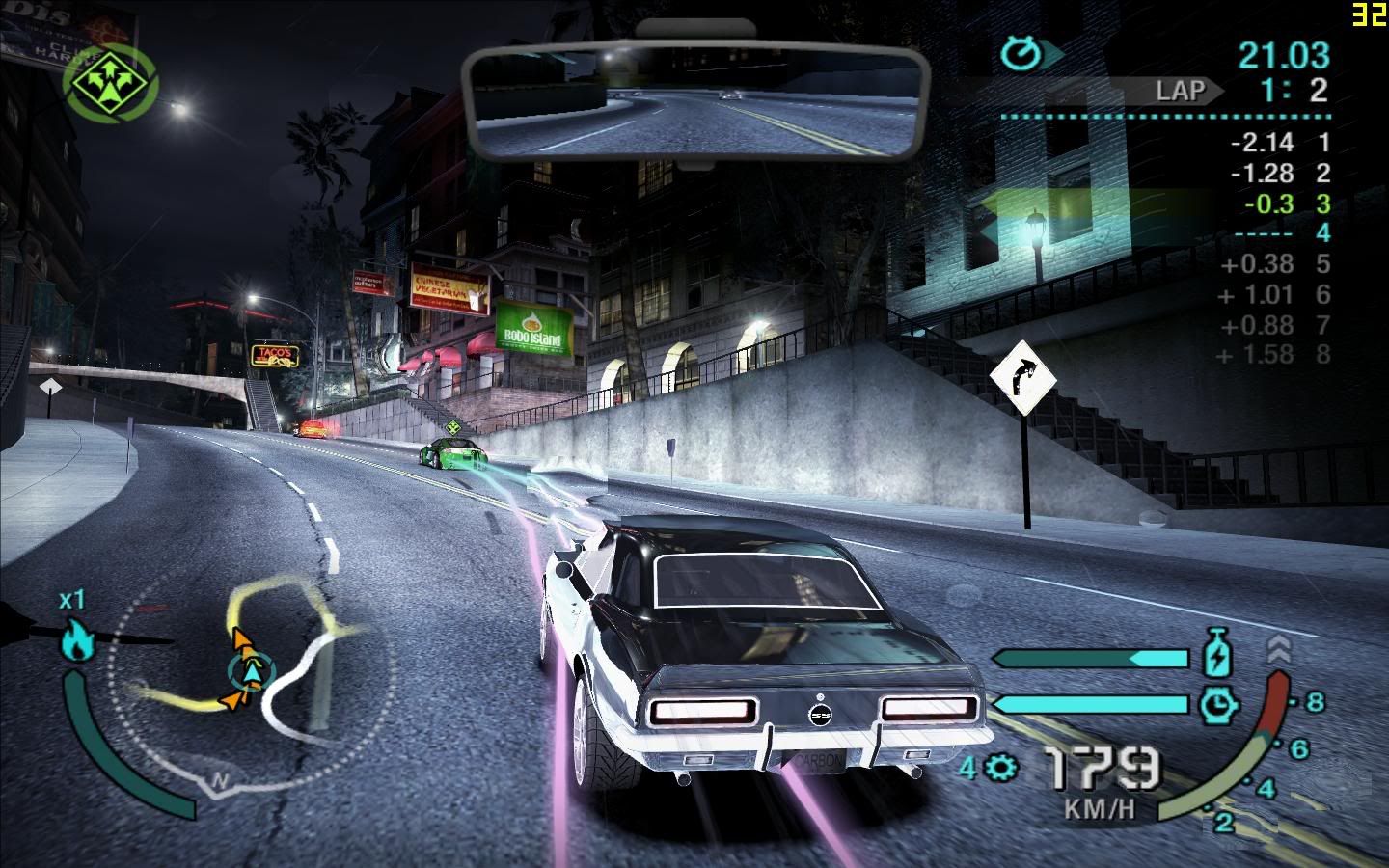Click the gear cog icon
1389x868 pixels.
[x=1002, y=768]
